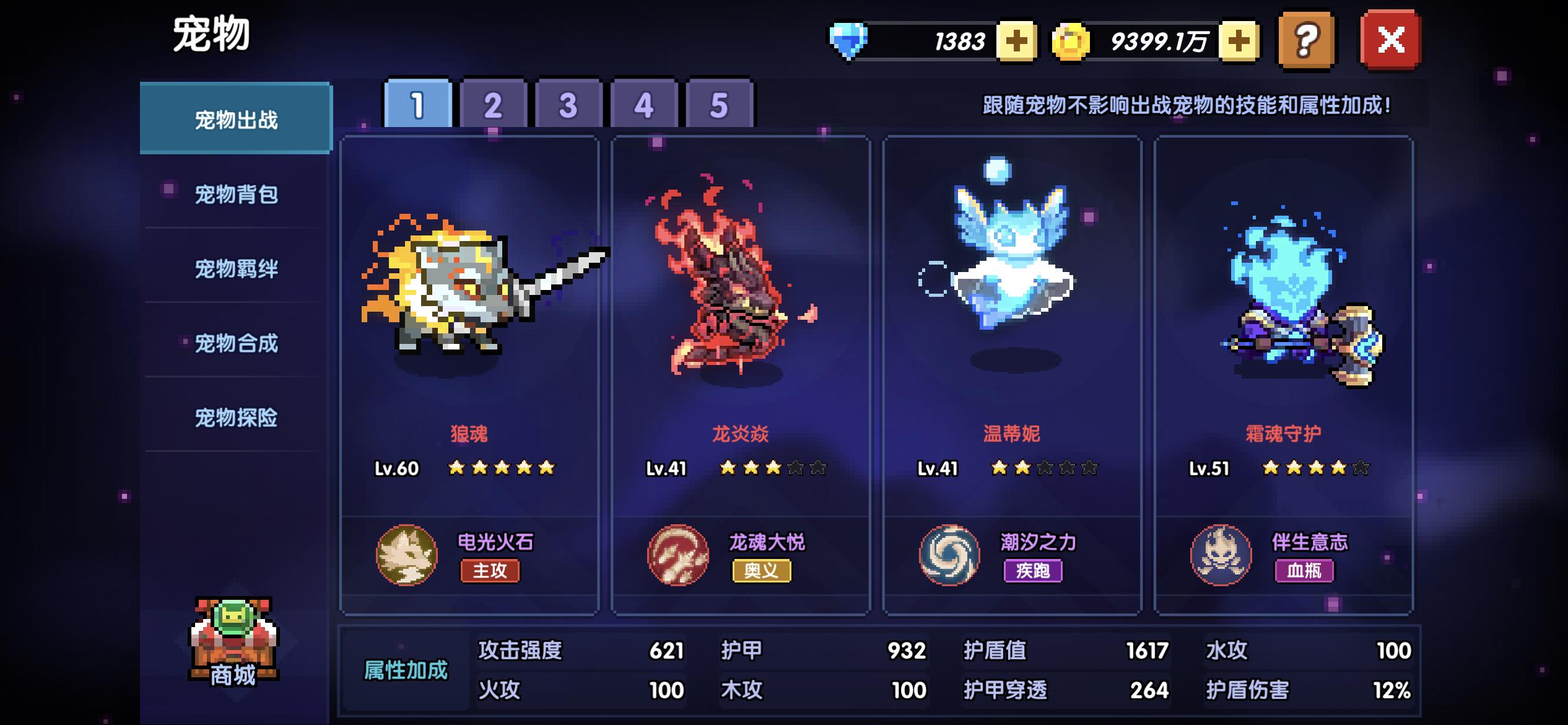Open the 宠物羁绊 menu item

[x=236, y=269]
